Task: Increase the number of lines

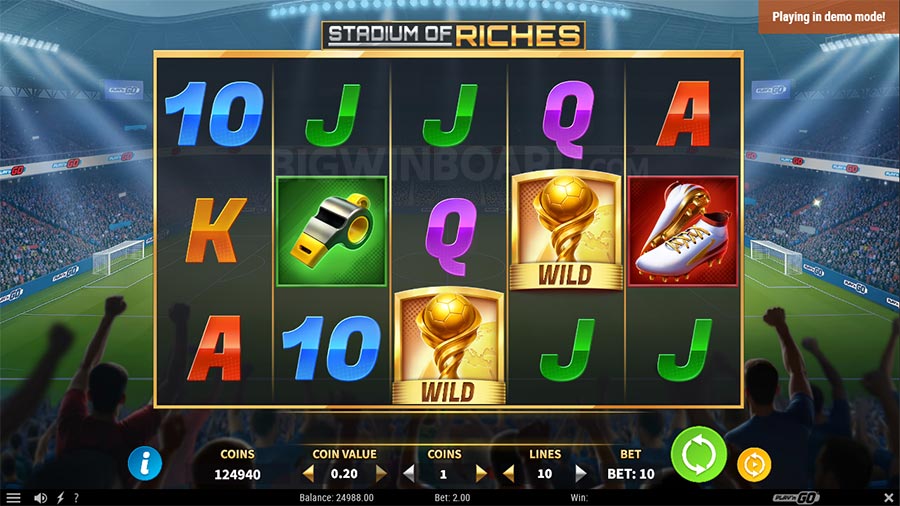Action: click(581, 473)
